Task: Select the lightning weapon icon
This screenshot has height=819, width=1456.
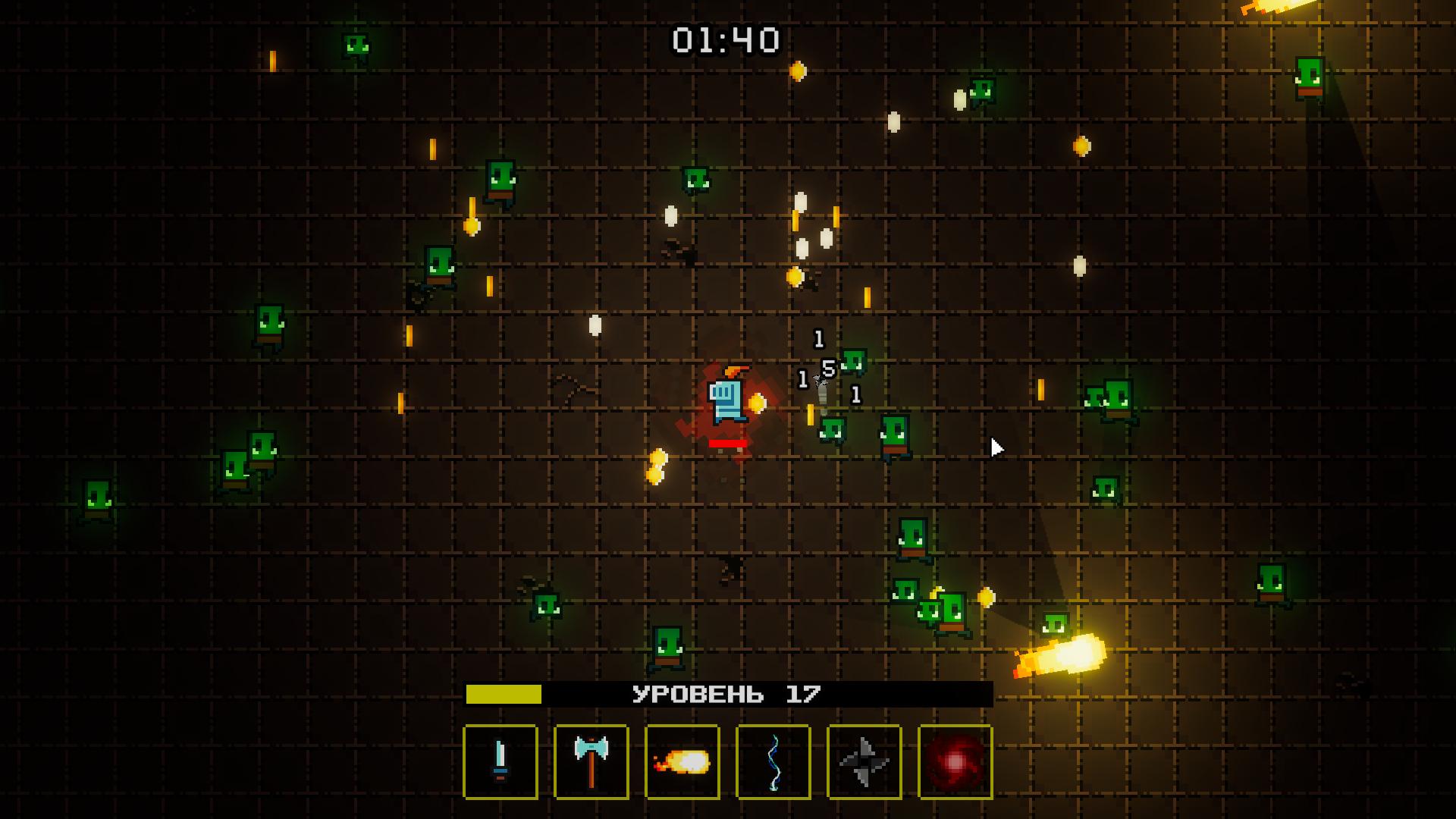Action: pyautogui.click(x=773, y=759)
